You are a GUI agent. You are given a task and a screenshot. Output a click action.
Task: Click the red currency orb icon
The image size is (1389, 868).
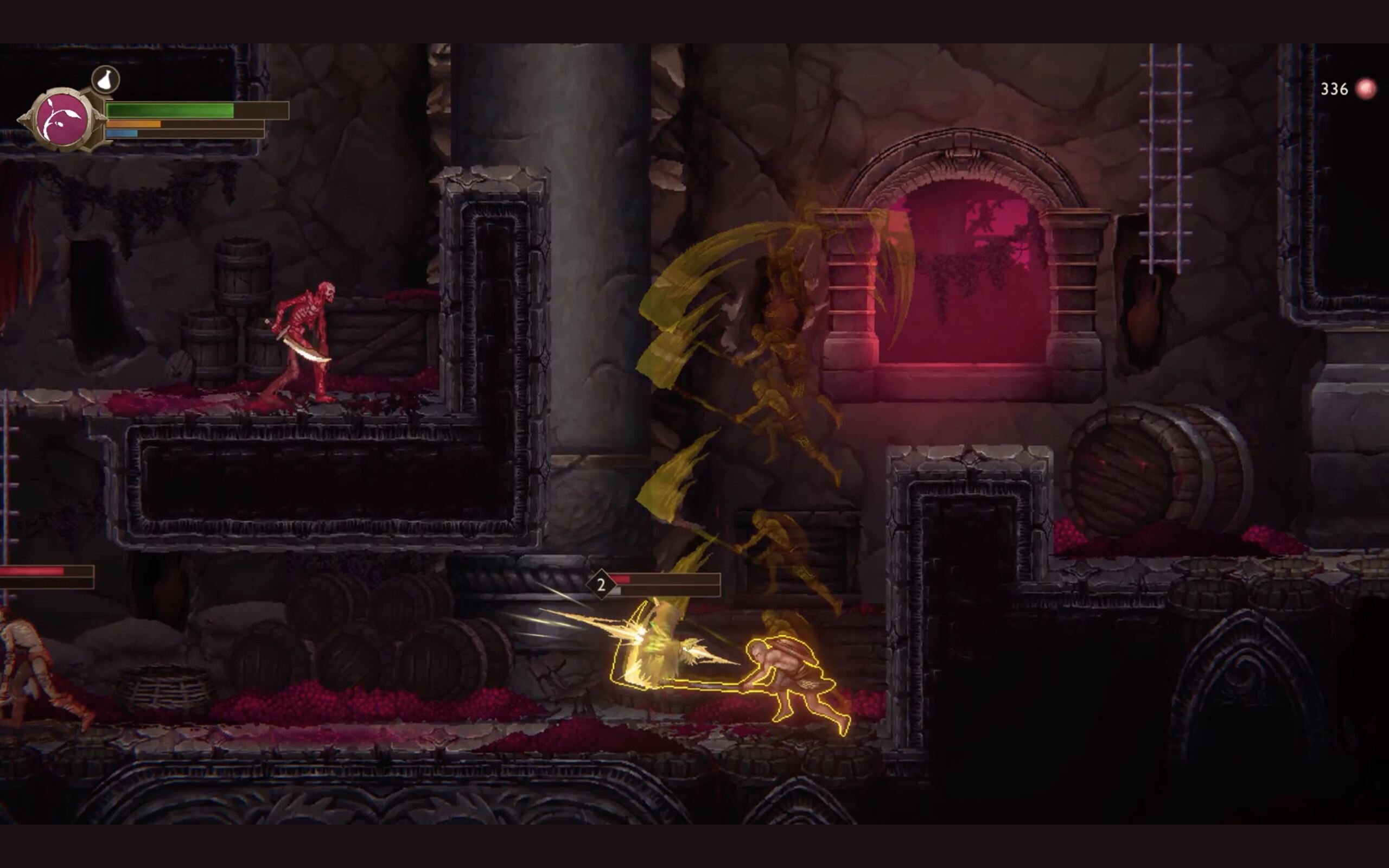point(1366,89)
